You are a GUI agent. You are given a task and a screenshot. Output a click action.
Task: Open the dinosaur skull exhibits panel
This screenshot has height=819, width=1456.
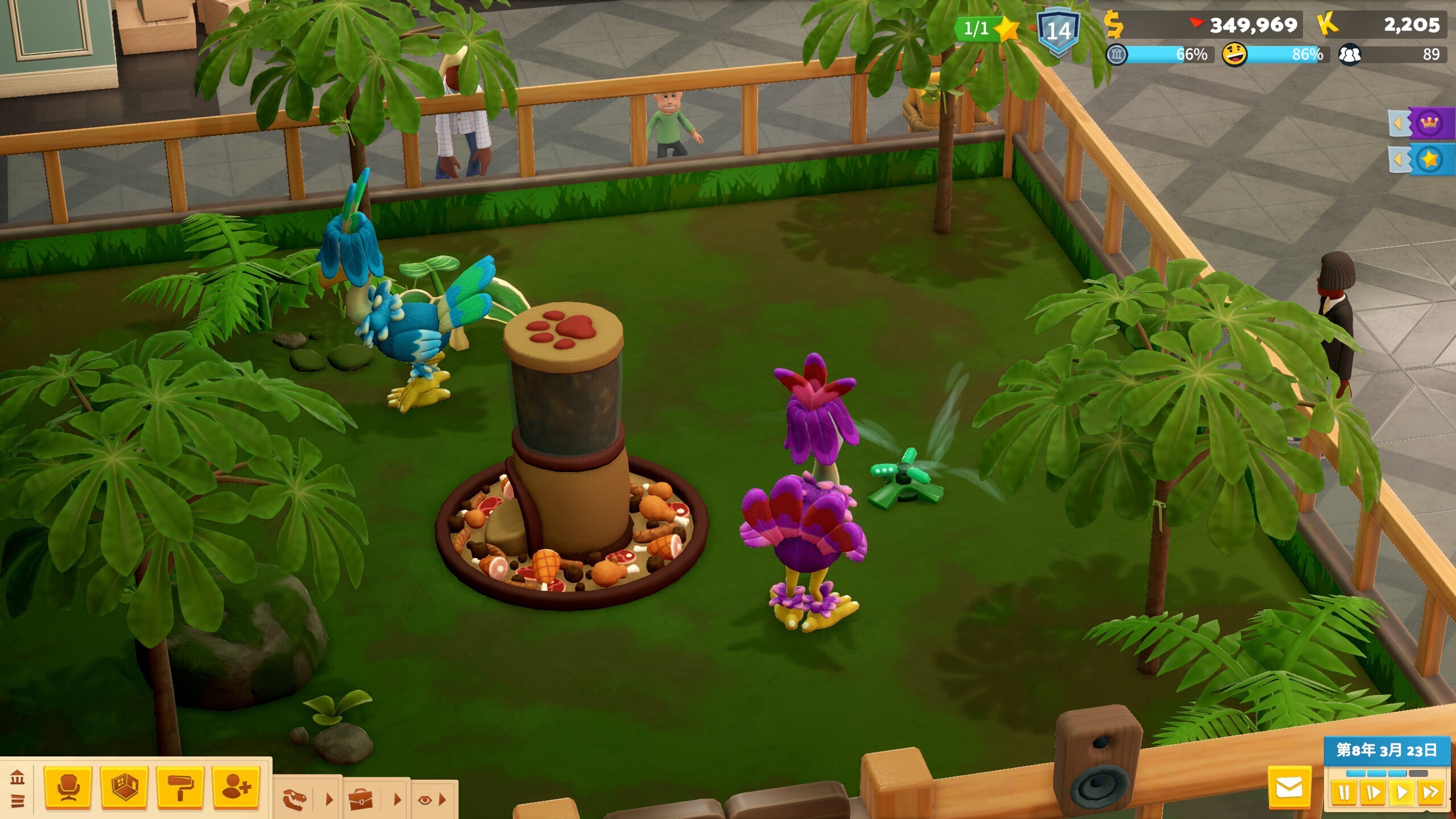coord(295,800)
